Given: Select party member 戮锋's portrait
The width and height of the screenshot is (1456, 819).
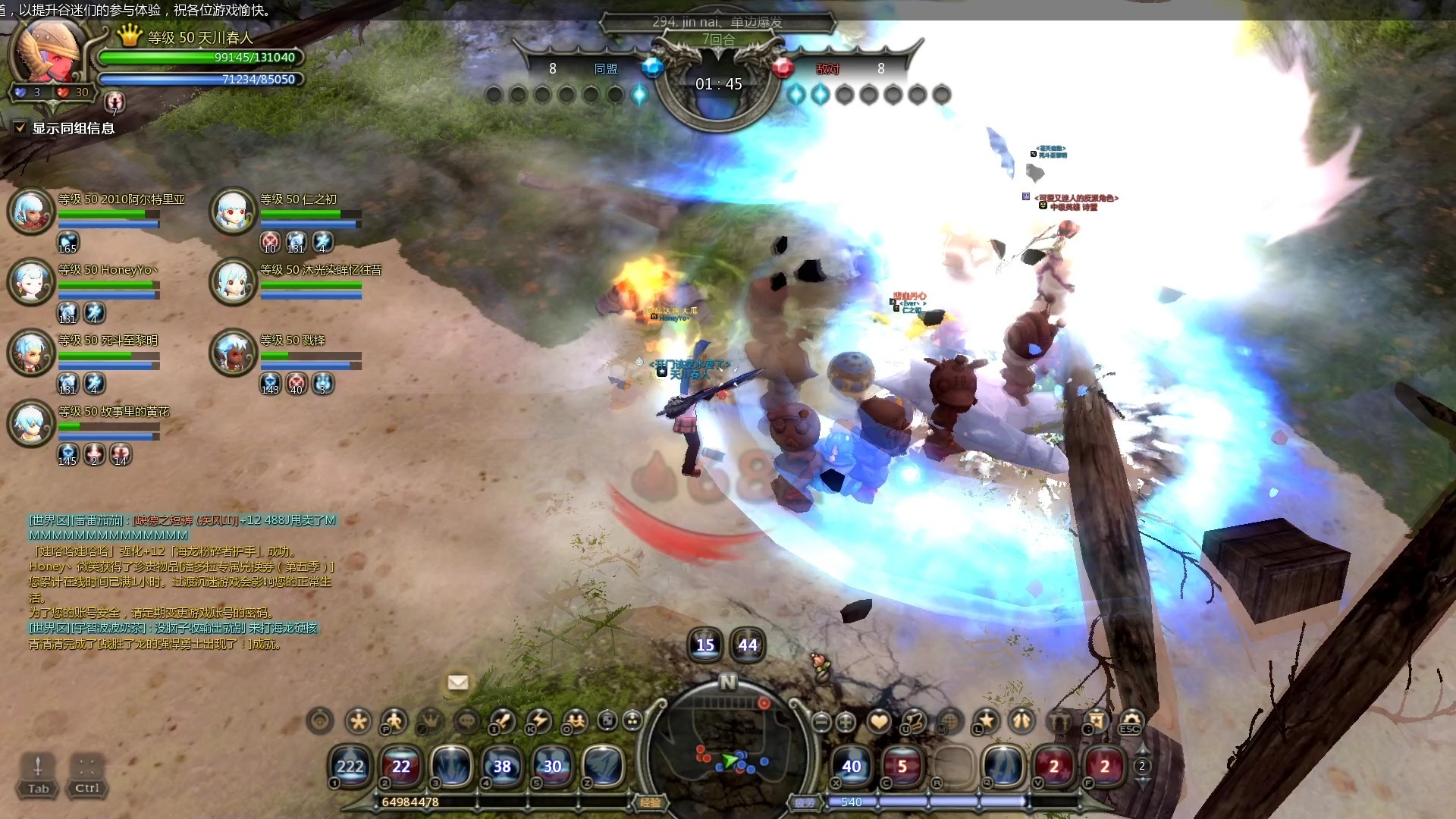Looking at the screenshot, I should (x=233, y=352).
